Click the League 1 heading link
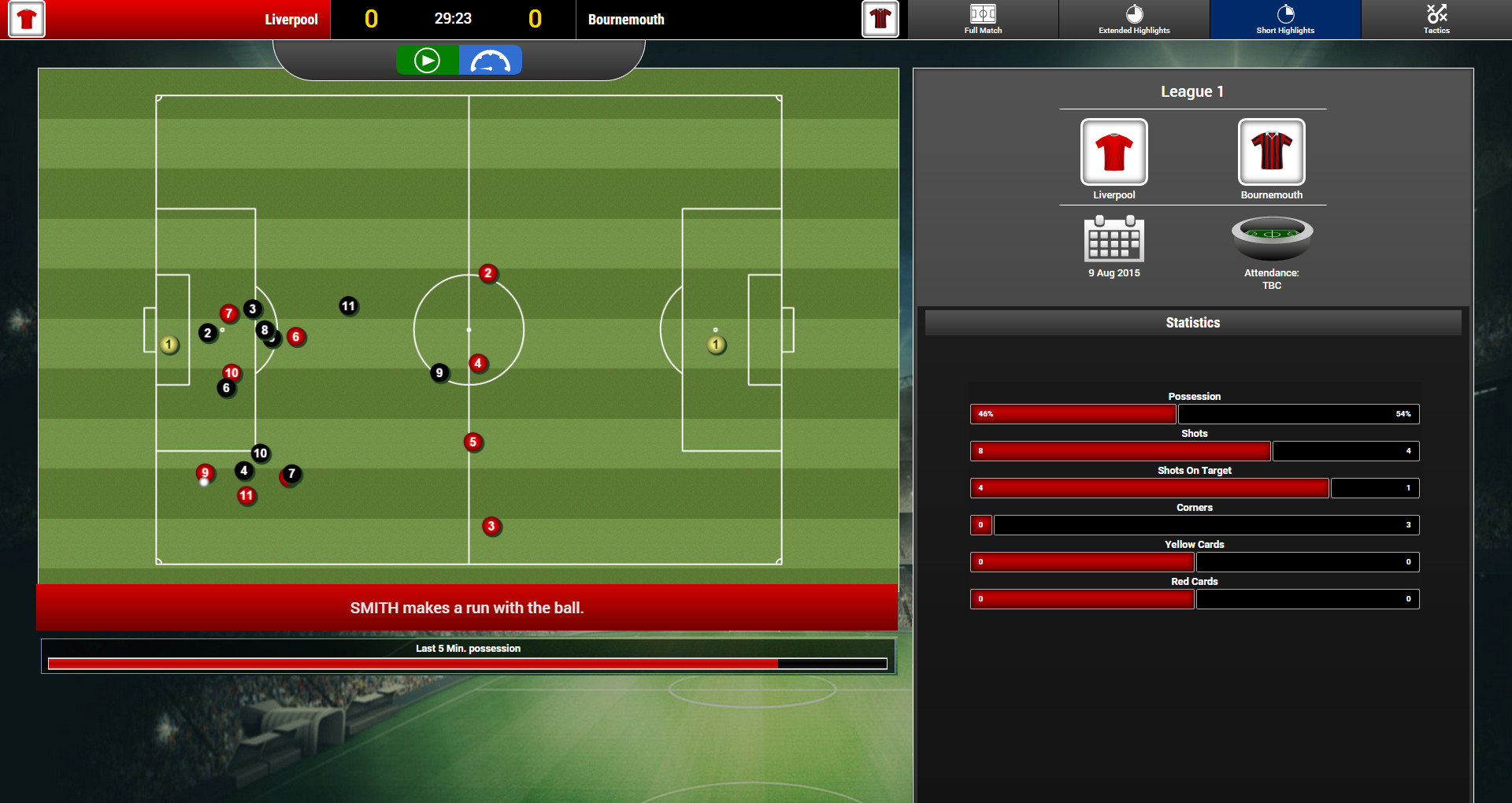 tap(1191, 91)
